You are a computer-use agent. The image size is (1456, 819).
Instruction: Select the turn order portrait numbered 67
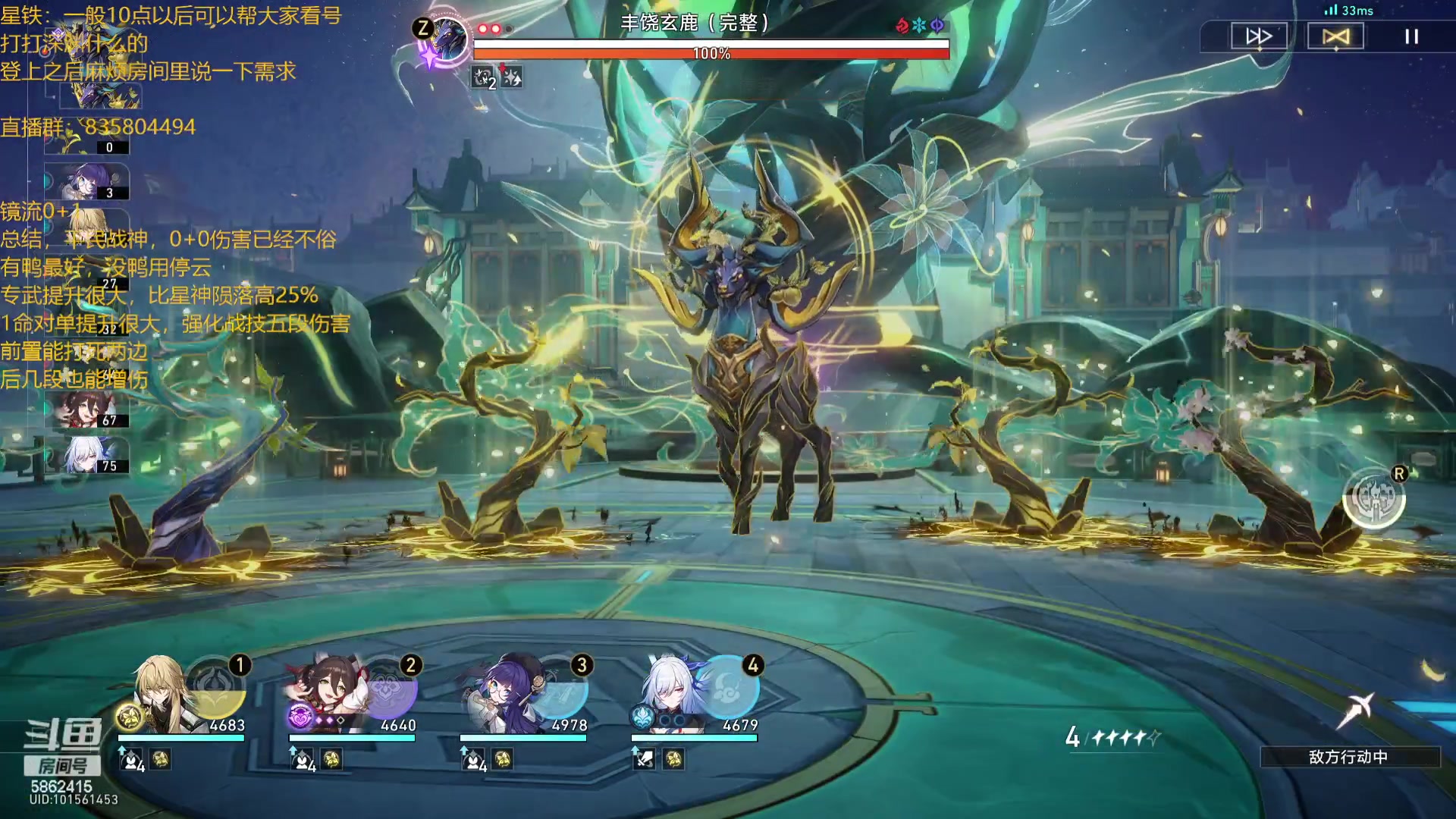coord(87,409)
